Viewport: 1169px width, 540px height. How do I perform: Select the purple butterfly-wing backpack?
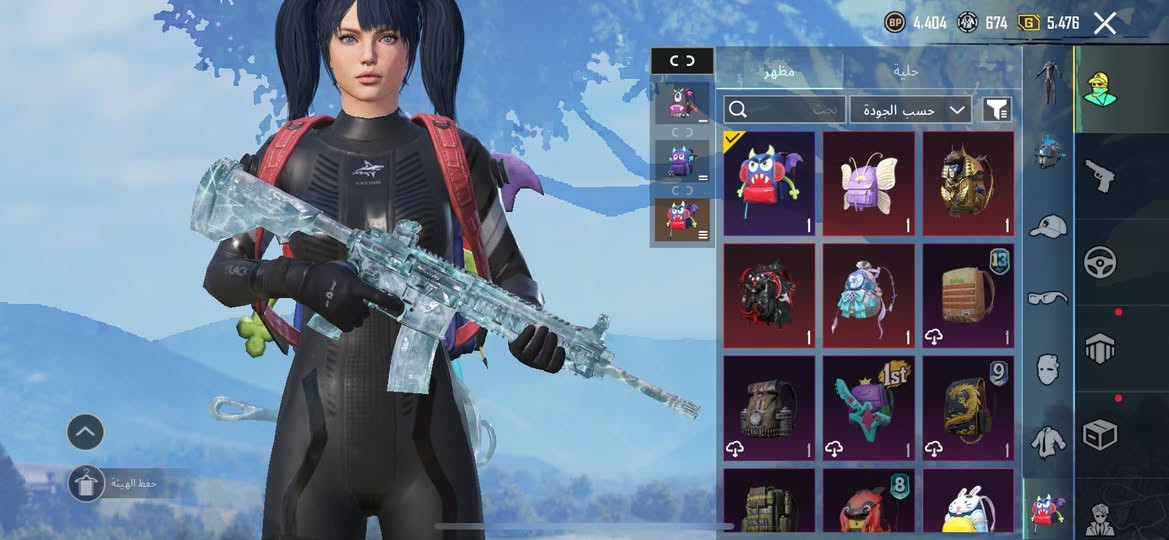868,183
